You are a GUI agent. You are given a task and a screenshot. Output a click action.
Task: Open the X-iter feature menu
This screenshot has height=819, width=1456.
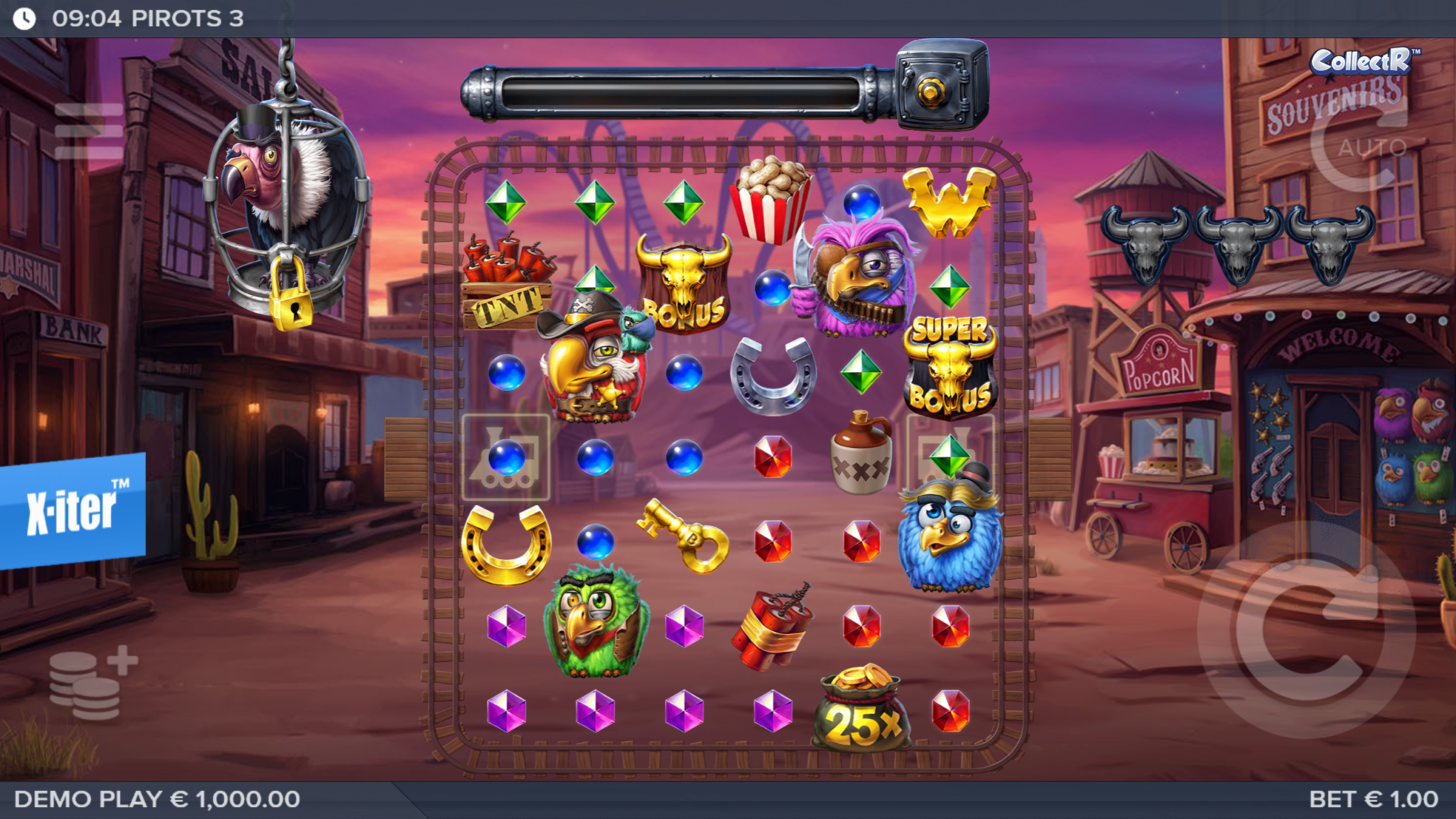[x=73, y=508]
